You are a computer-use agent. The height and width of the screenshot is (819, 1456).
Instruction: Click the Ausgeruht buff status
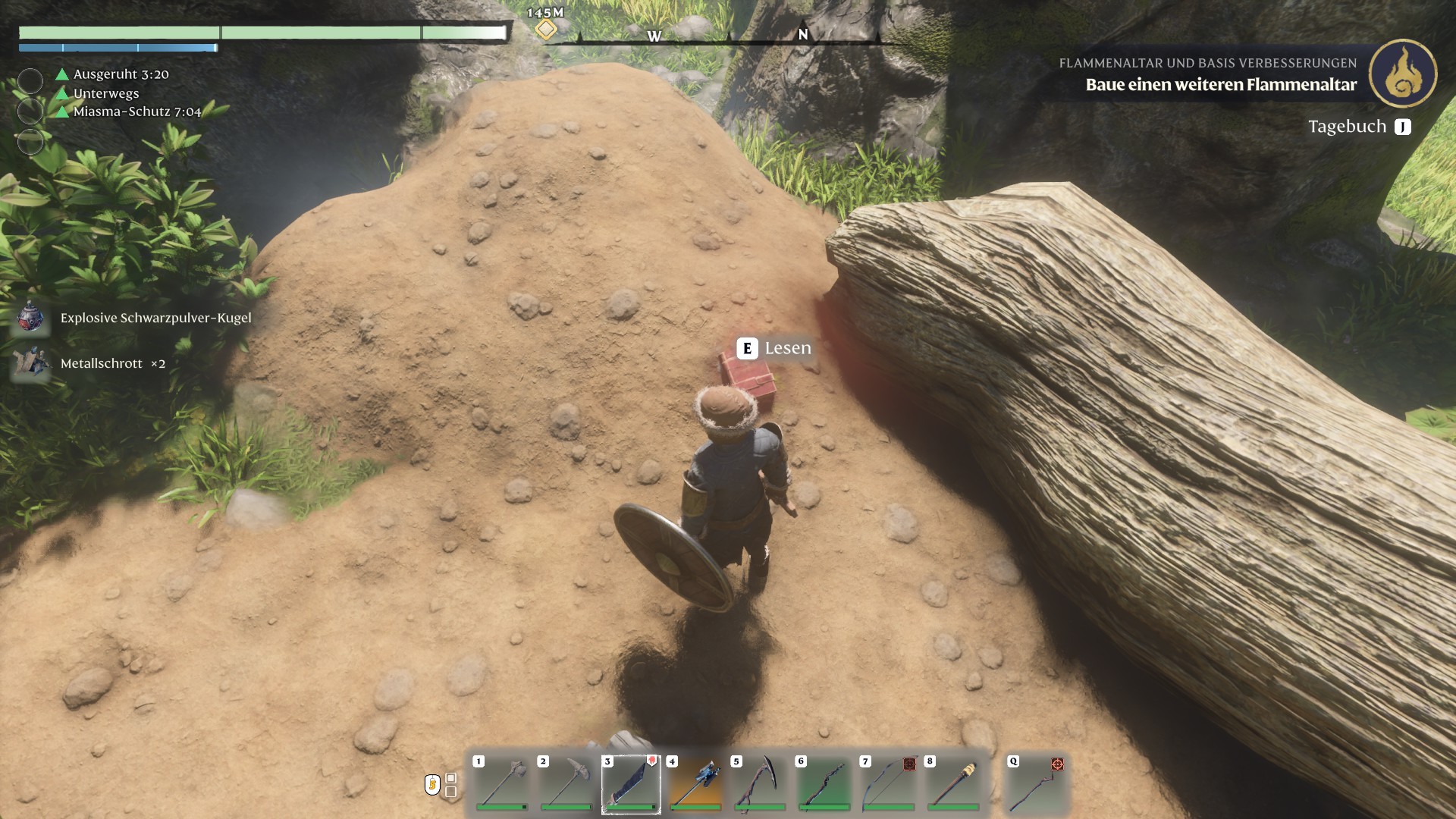(x=121, y=74)
